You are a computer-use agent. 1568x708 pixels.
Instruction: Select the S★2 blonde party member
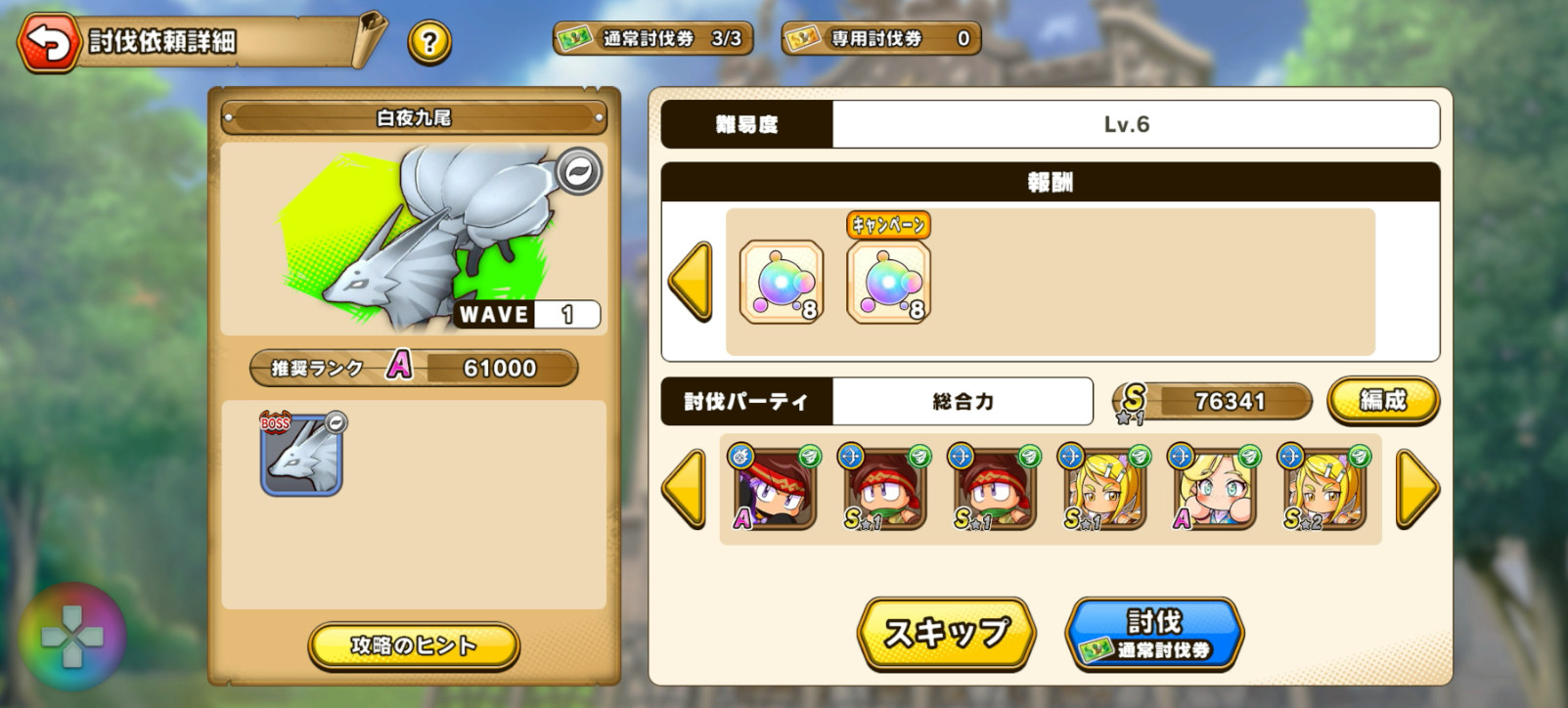(x=1323, y=489)
